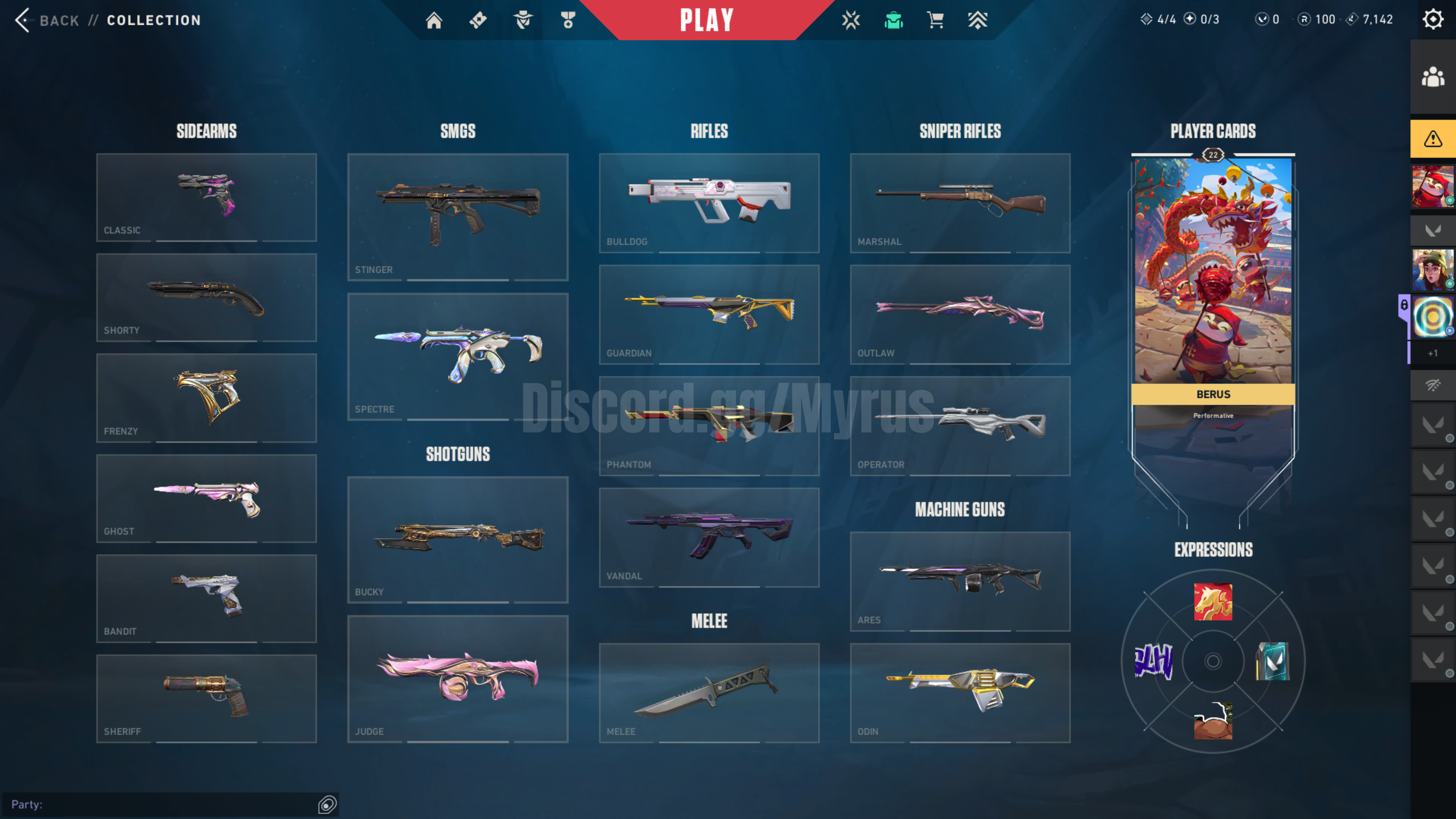Image resolution: width=1456 pixels, height=819 pixels.
Task: Open the Store cart icon
Action: click(935, 20)
